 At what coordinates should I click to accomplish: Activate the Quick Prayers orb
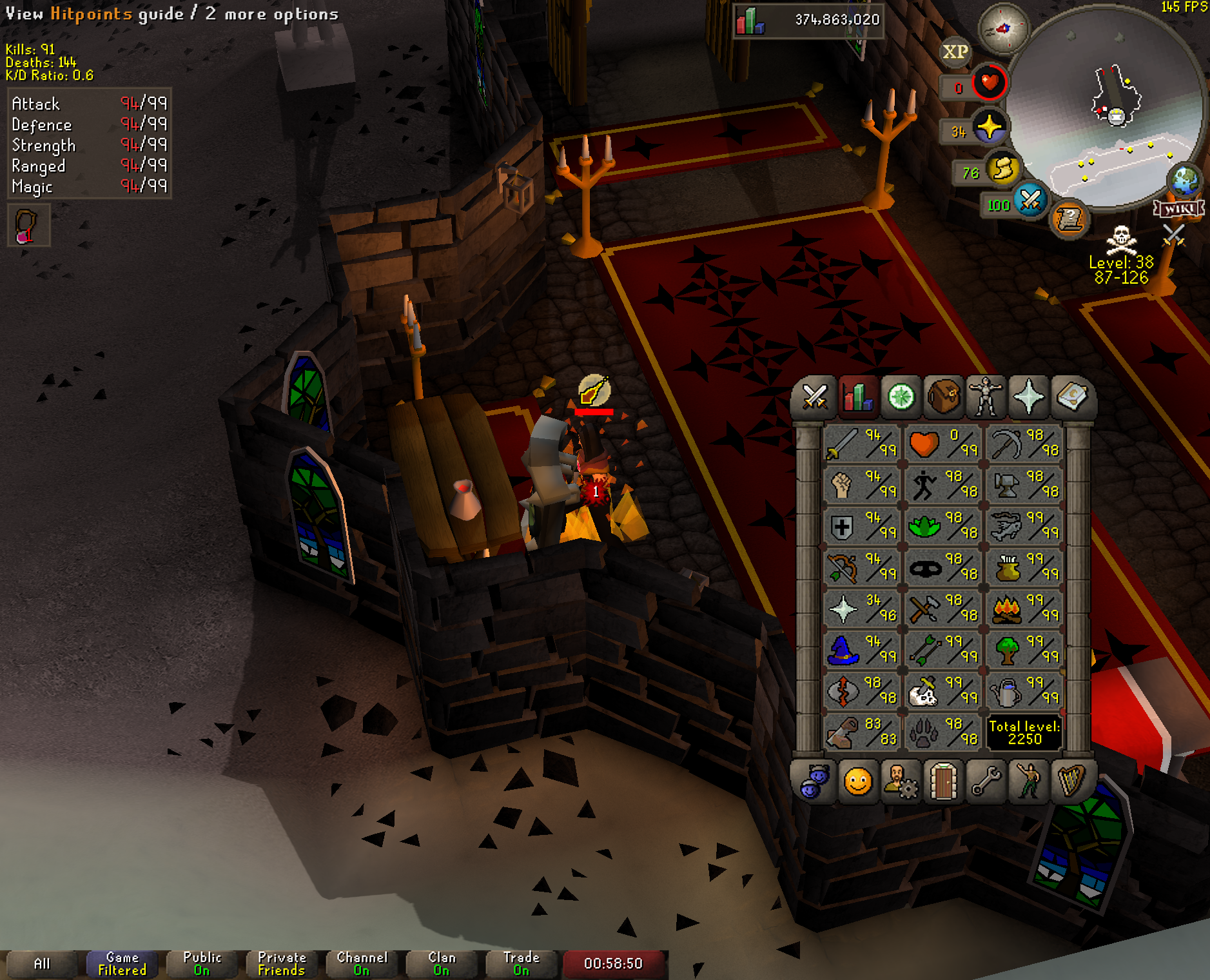[989, 127]
